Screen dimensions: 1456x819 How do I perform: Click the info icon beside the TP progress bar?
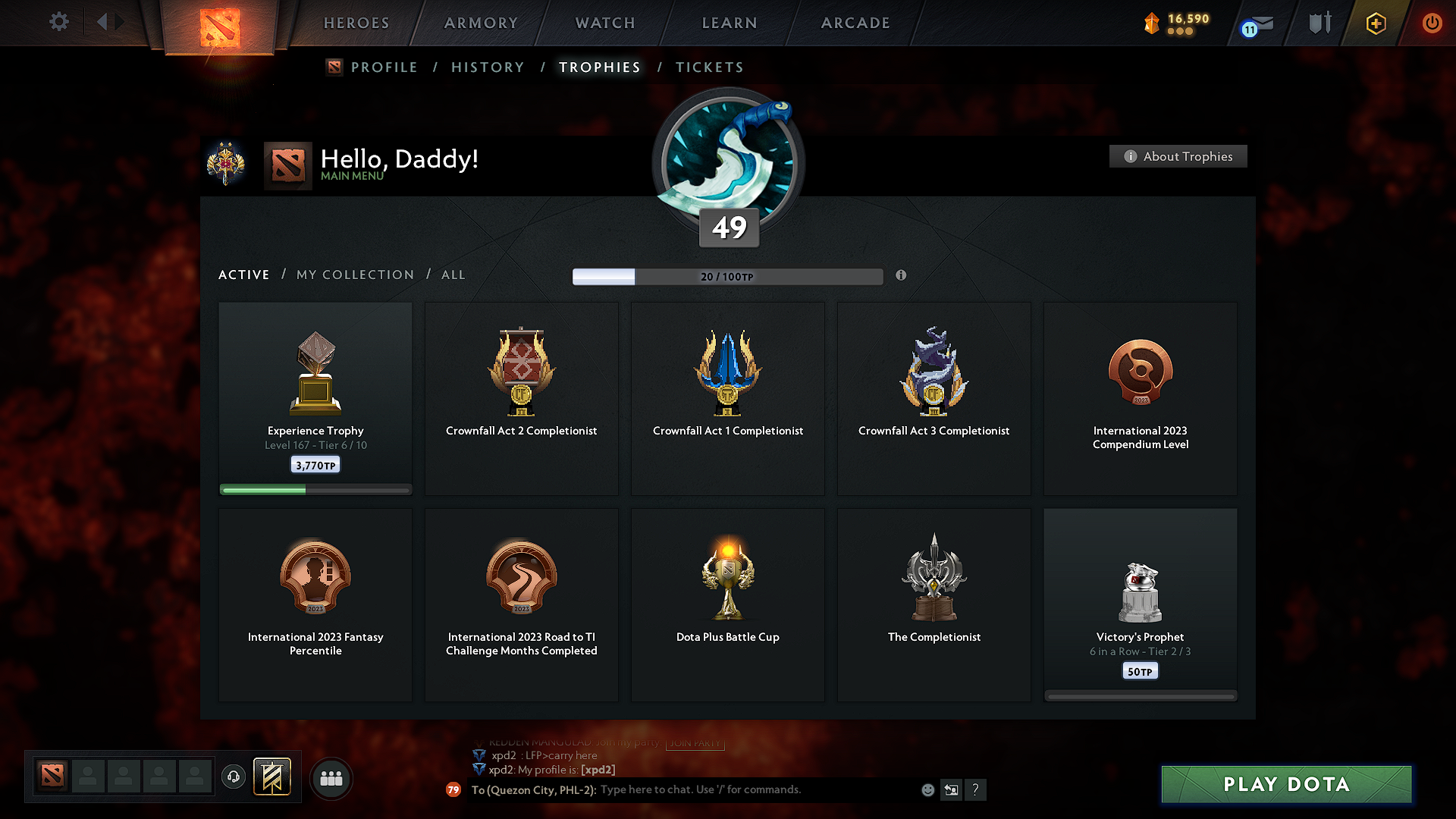pos(901,276)
